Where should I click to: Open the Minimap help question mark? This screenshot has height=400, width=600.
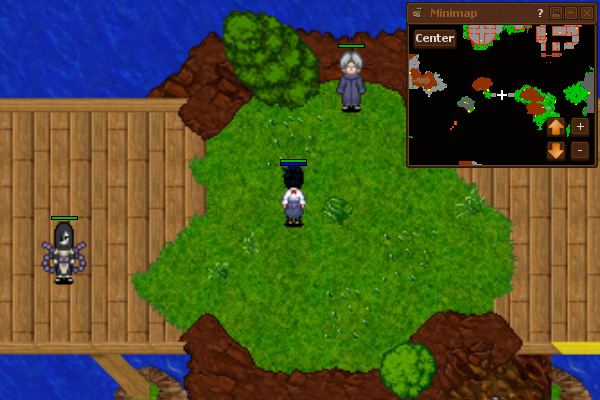click(x=540, y=13)
